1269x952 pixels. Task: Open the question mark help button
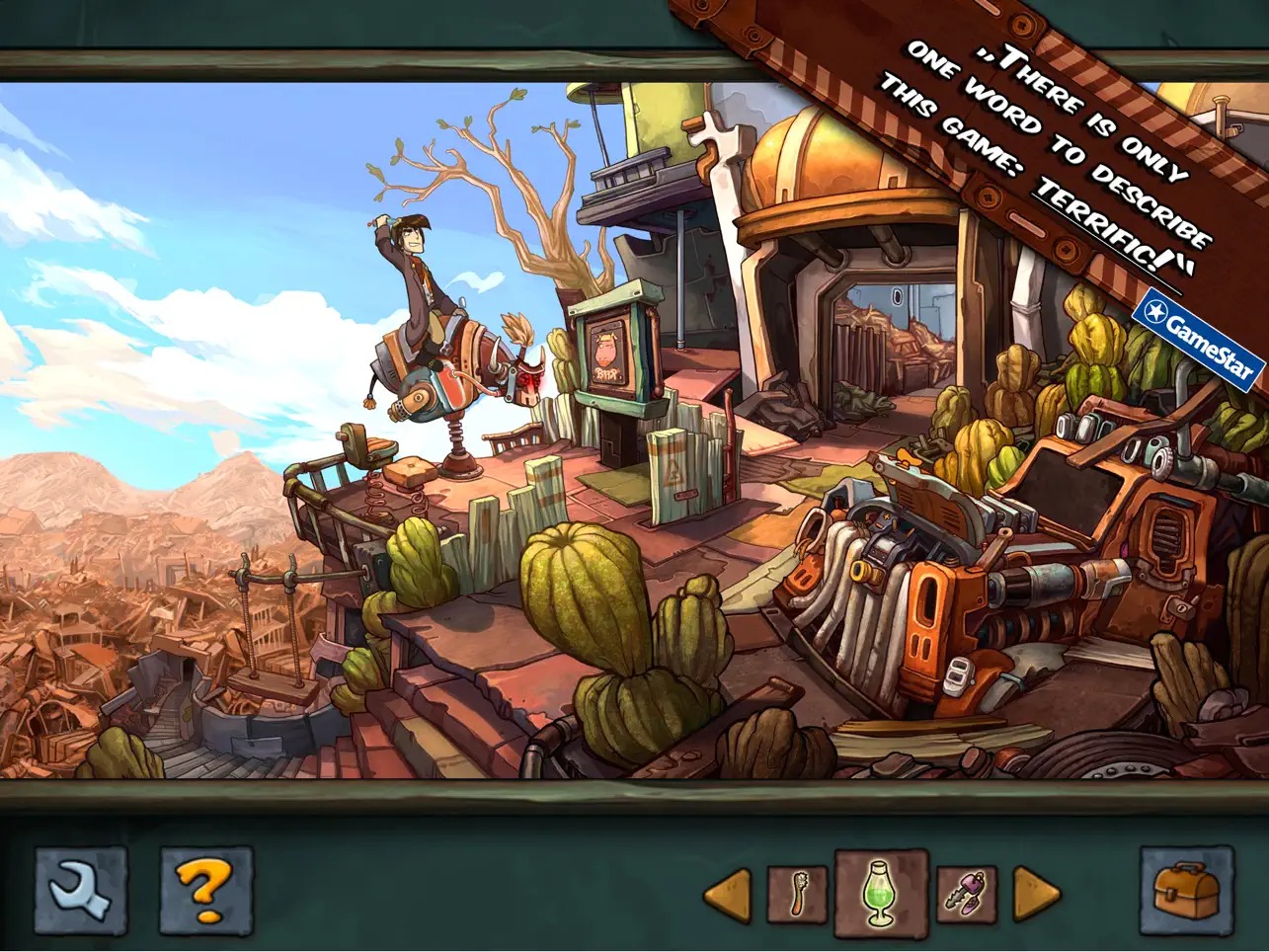[206, 890]
